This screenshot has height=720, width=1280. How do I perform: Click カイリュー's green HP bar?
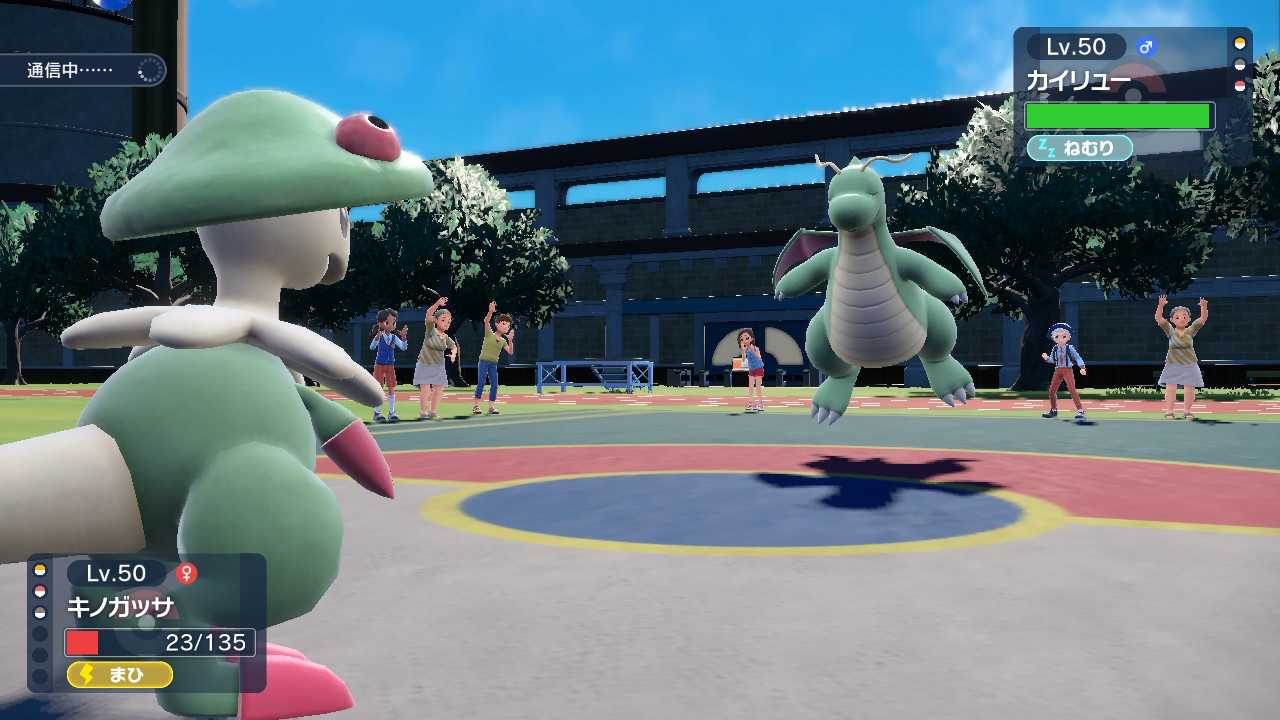(1120, 116)
